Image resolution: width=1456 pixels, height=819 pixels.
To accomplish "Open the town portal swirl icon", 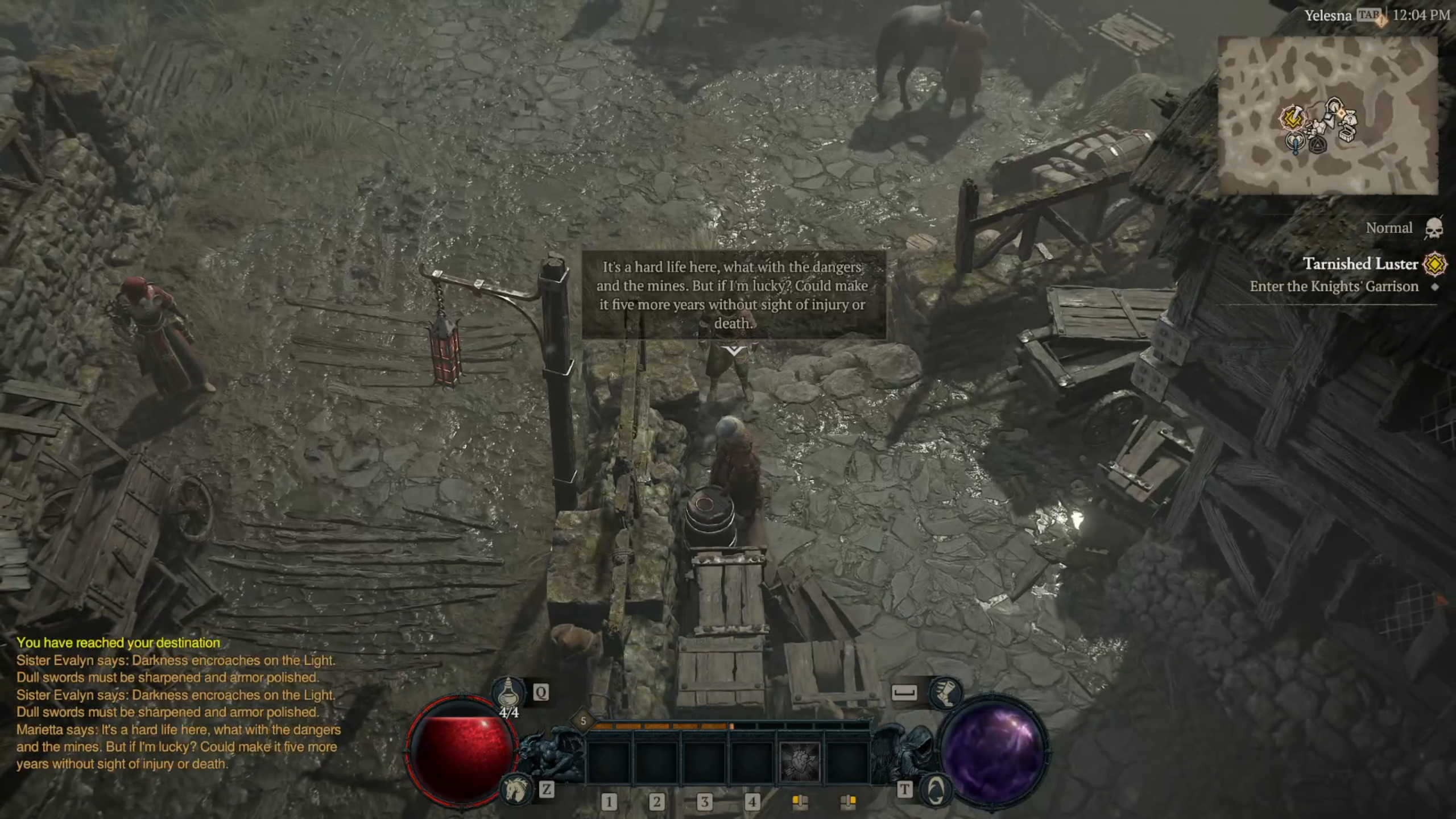I will [x=935, y=789].
